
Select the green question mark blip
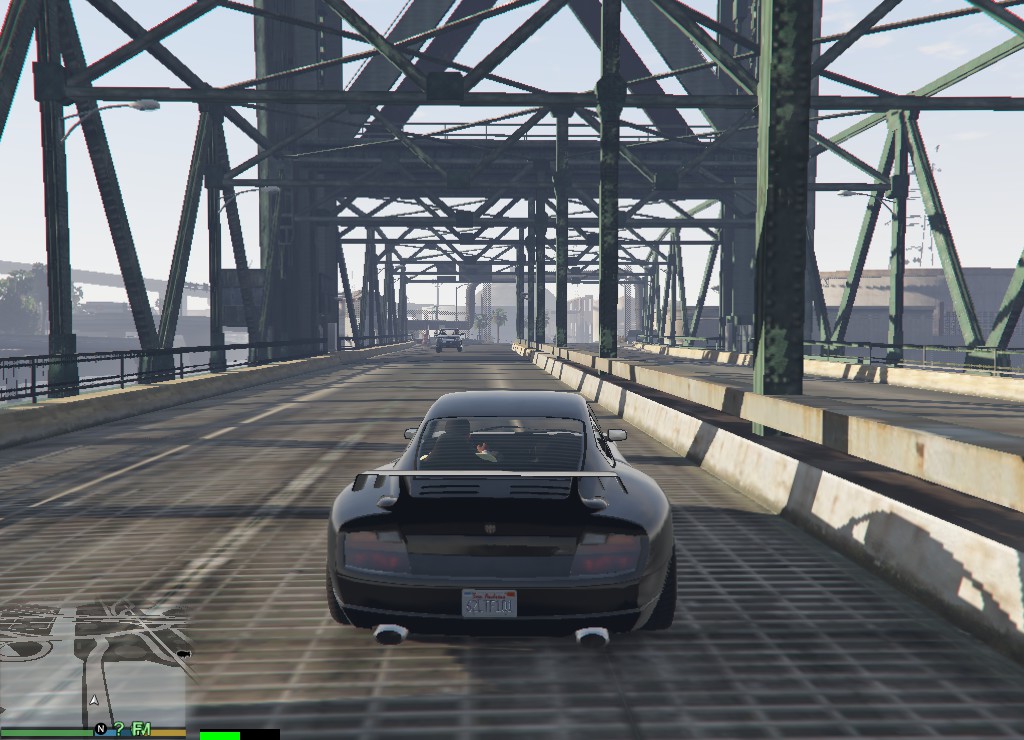119,729
